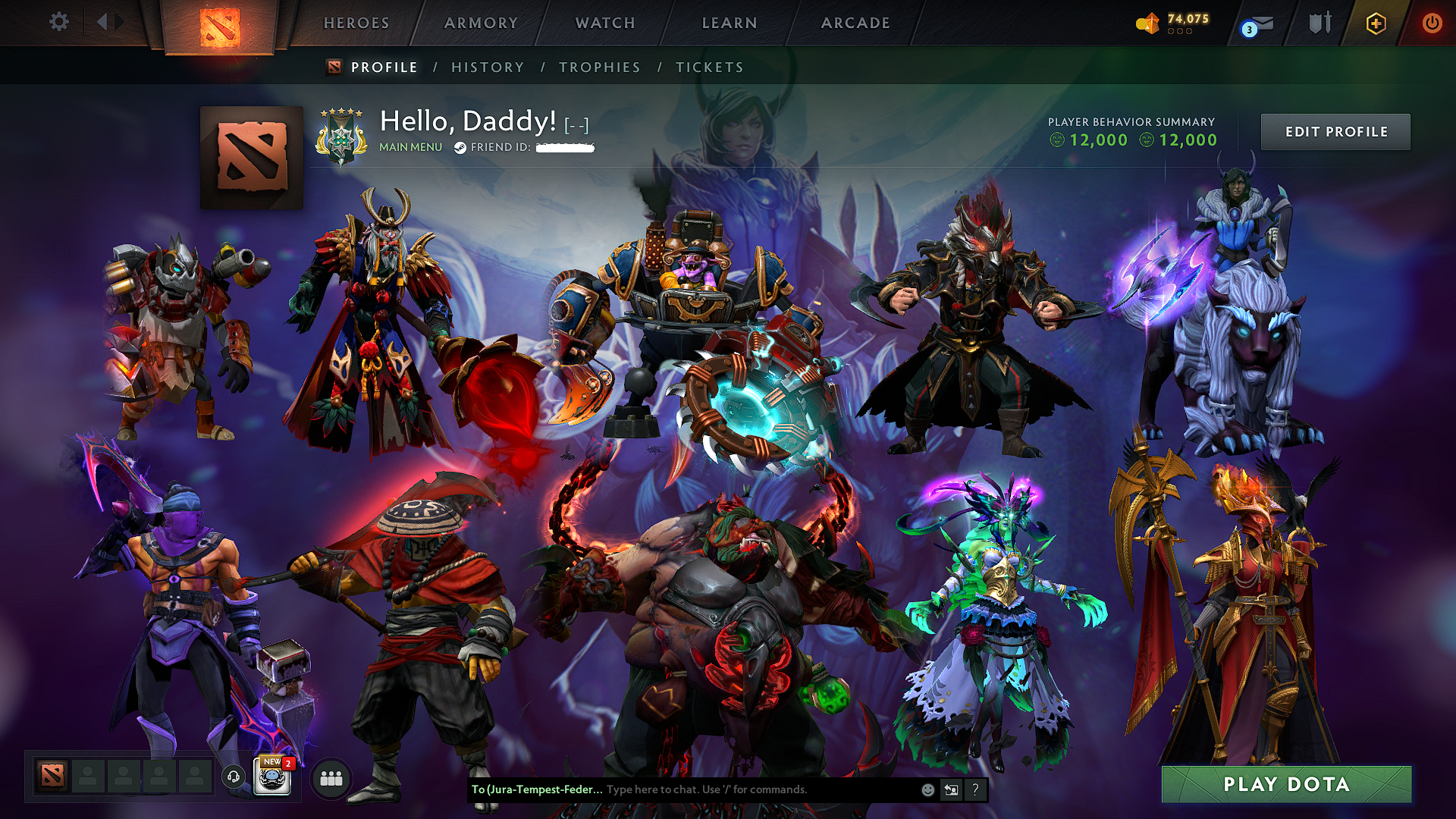Click the whisper reply chat icon
Viewport: 1456px width, 819px height.
(951, 790)
